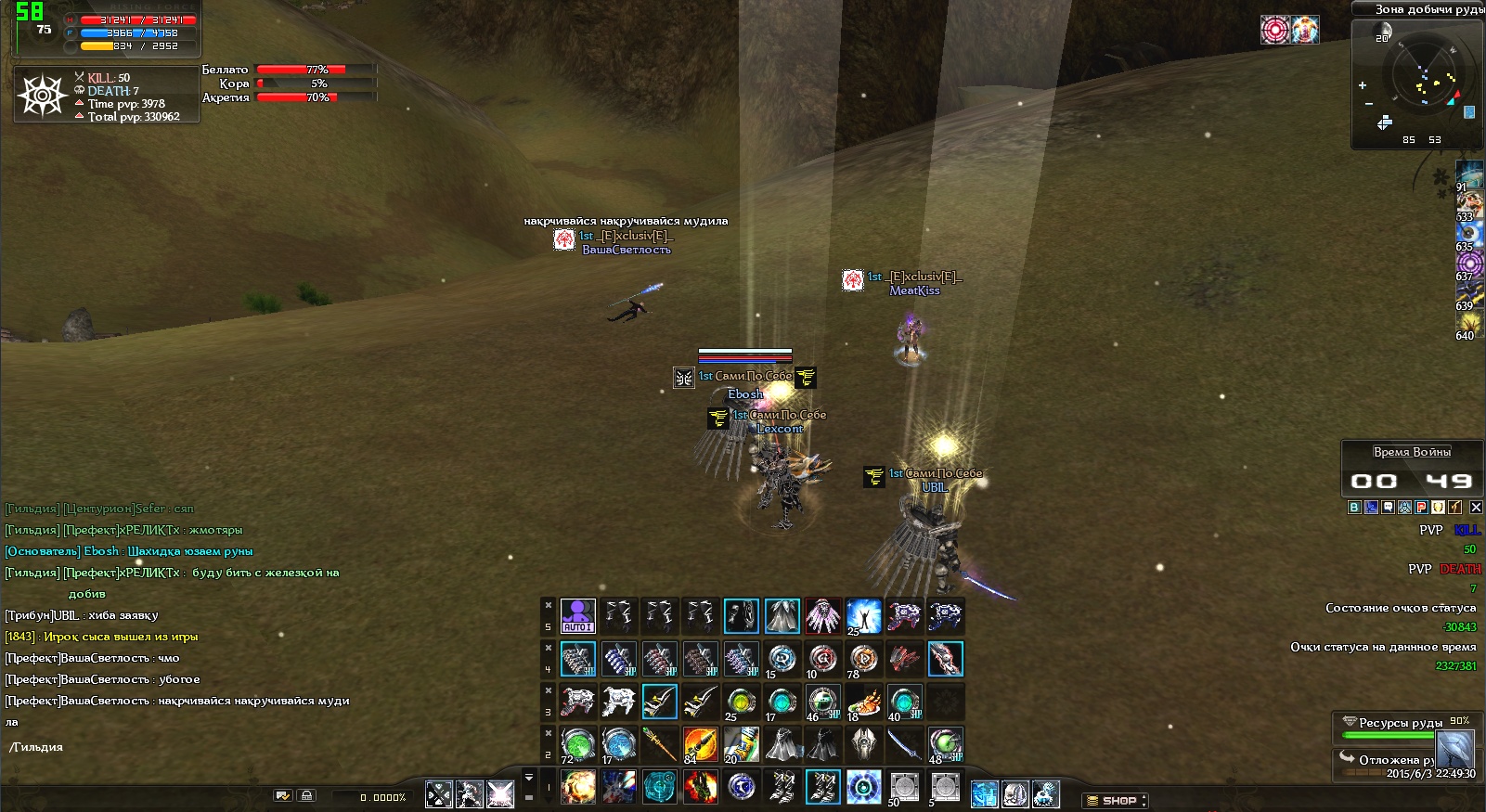The width and height of the screenshot is (1486, 812).
Task: Activate the orange bullet ammo skill
Action: (x=700, y=744)
